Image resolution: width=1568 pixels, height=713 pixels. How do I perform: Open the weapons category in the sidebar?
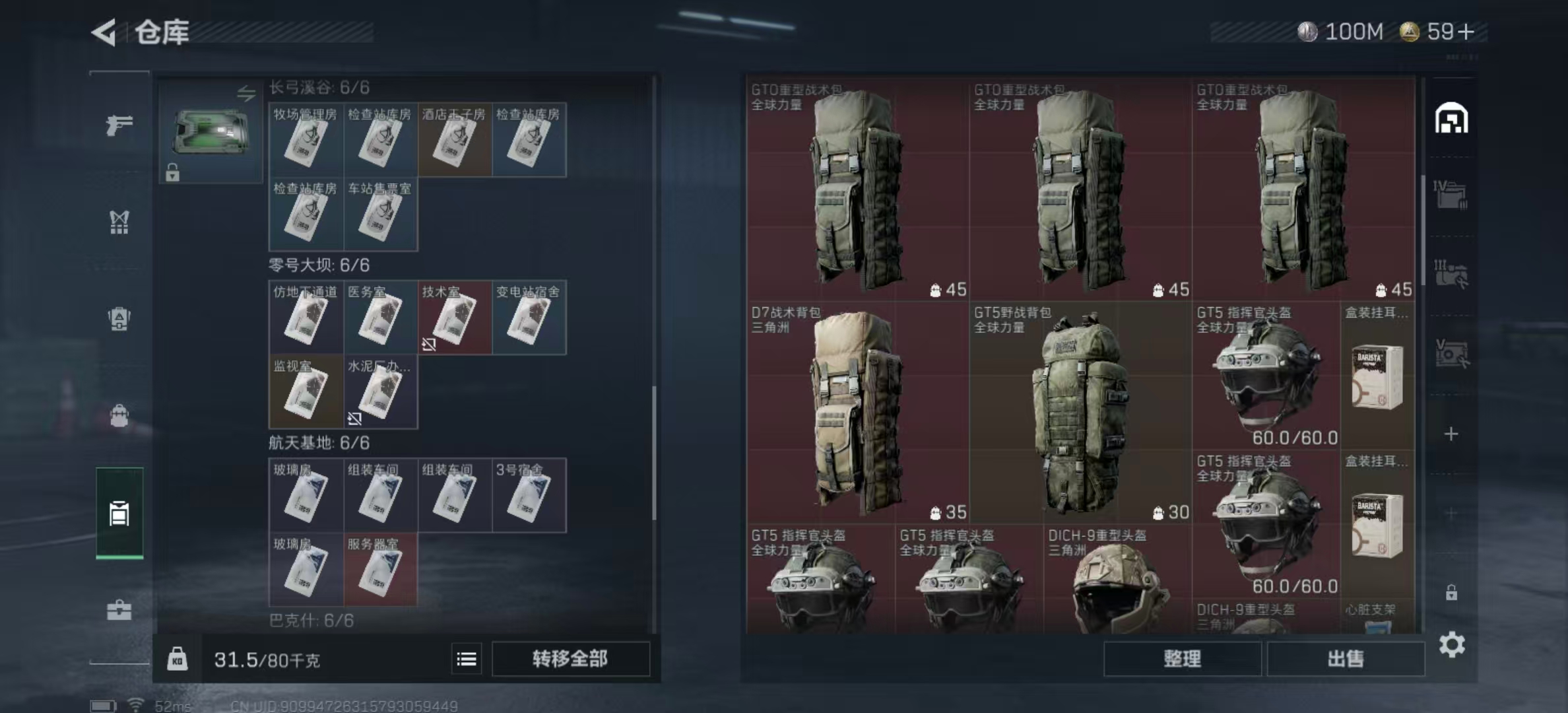(119, 124)
